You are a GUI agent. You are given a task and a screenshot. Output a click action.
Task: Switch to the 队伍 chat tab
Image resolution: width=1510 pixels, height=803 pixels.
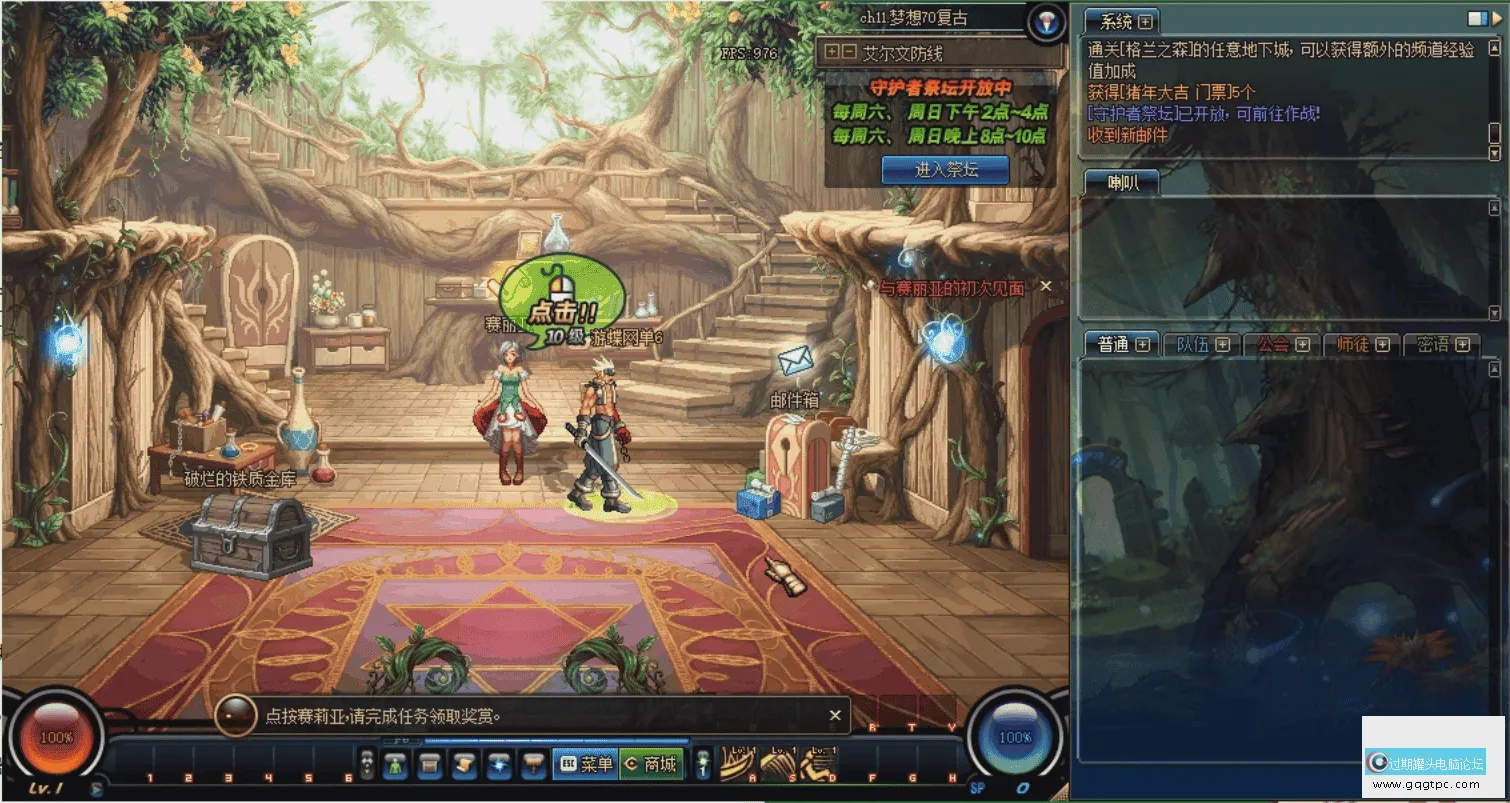coord(1193,345)
